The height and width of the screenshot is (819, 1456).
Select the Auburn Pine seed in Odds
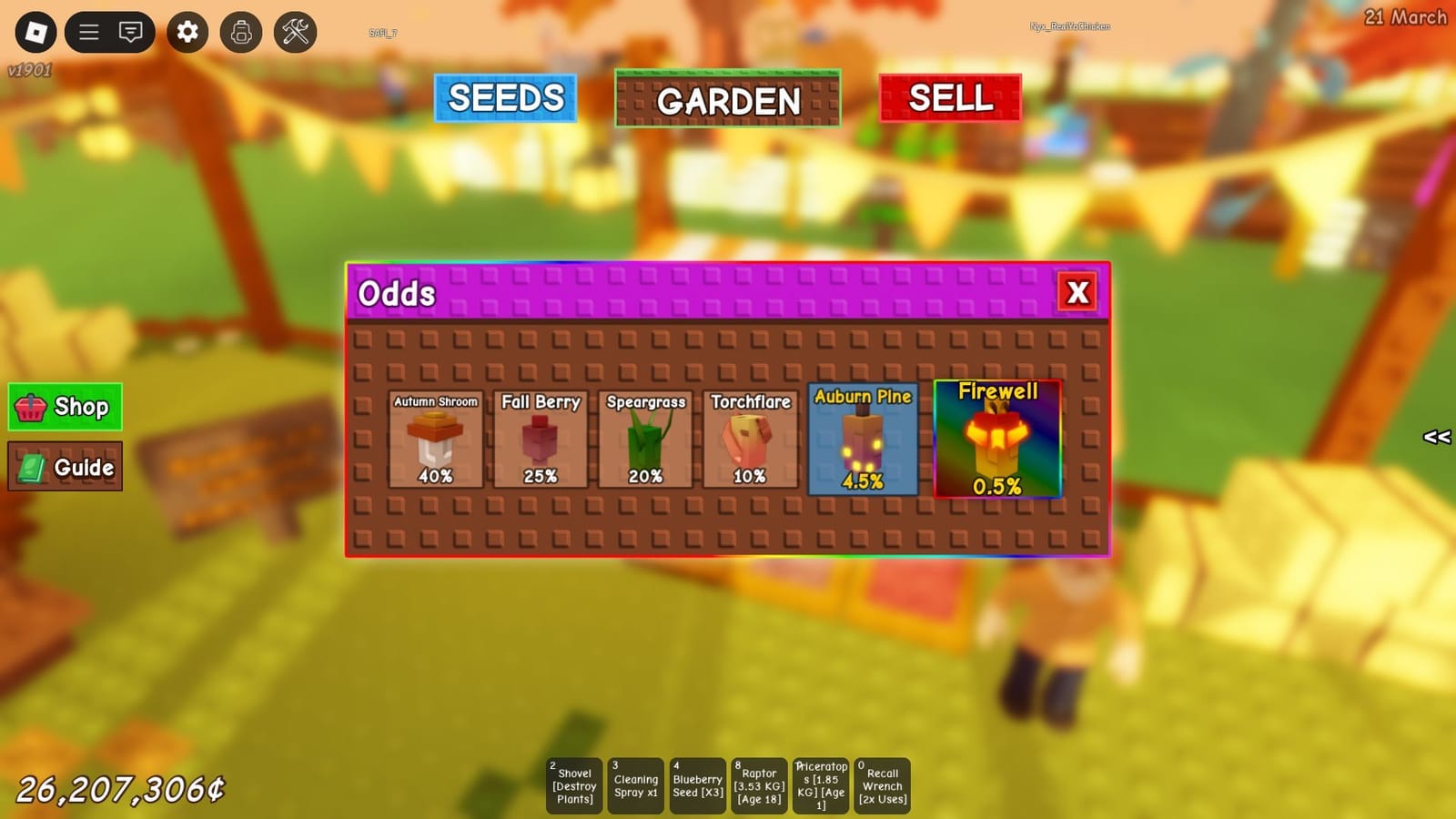pyautogui.click(x=863, y=440)
